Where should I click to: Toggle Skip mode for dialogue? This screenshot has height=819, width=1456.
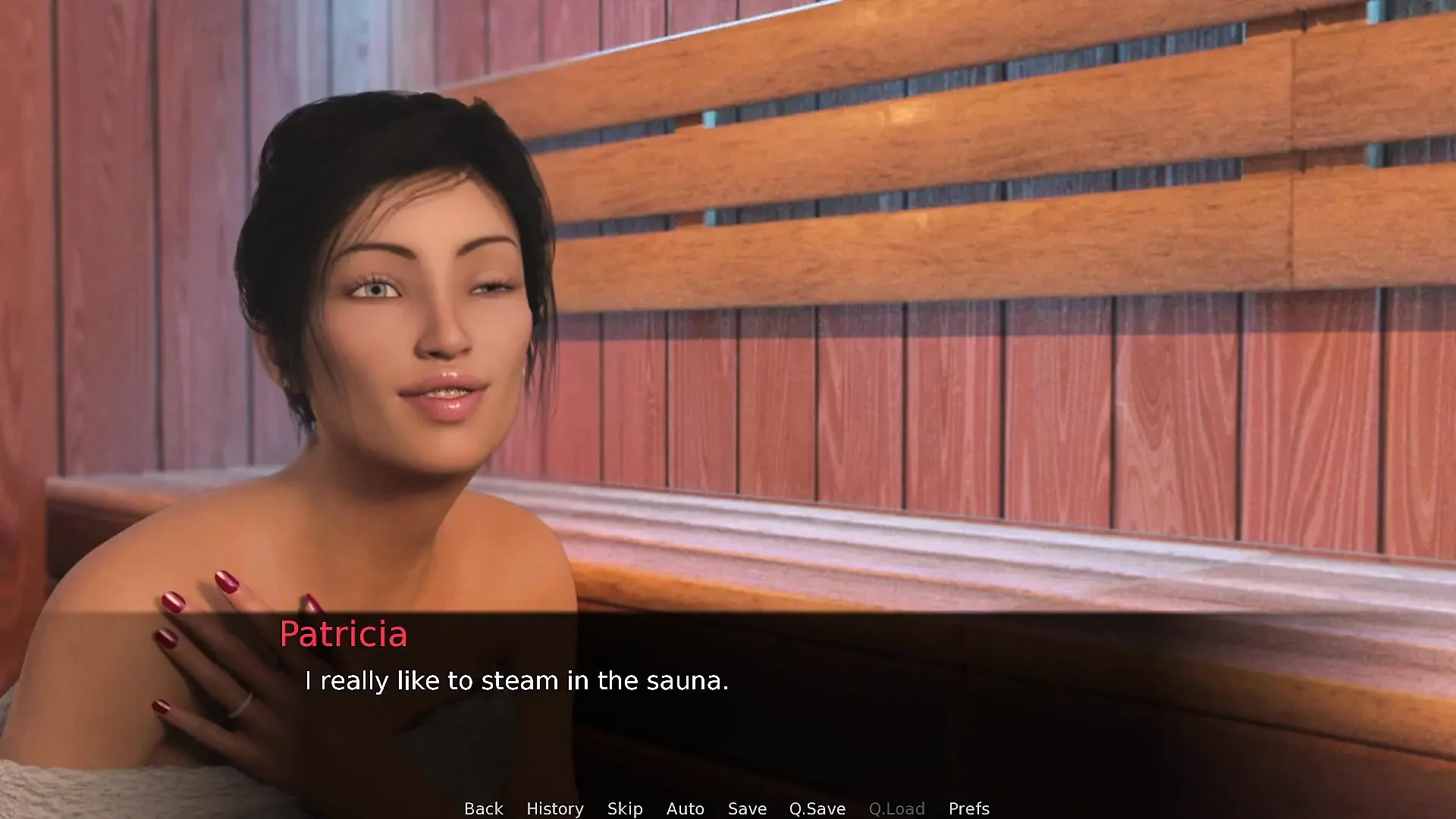click(x=625, y=808)
